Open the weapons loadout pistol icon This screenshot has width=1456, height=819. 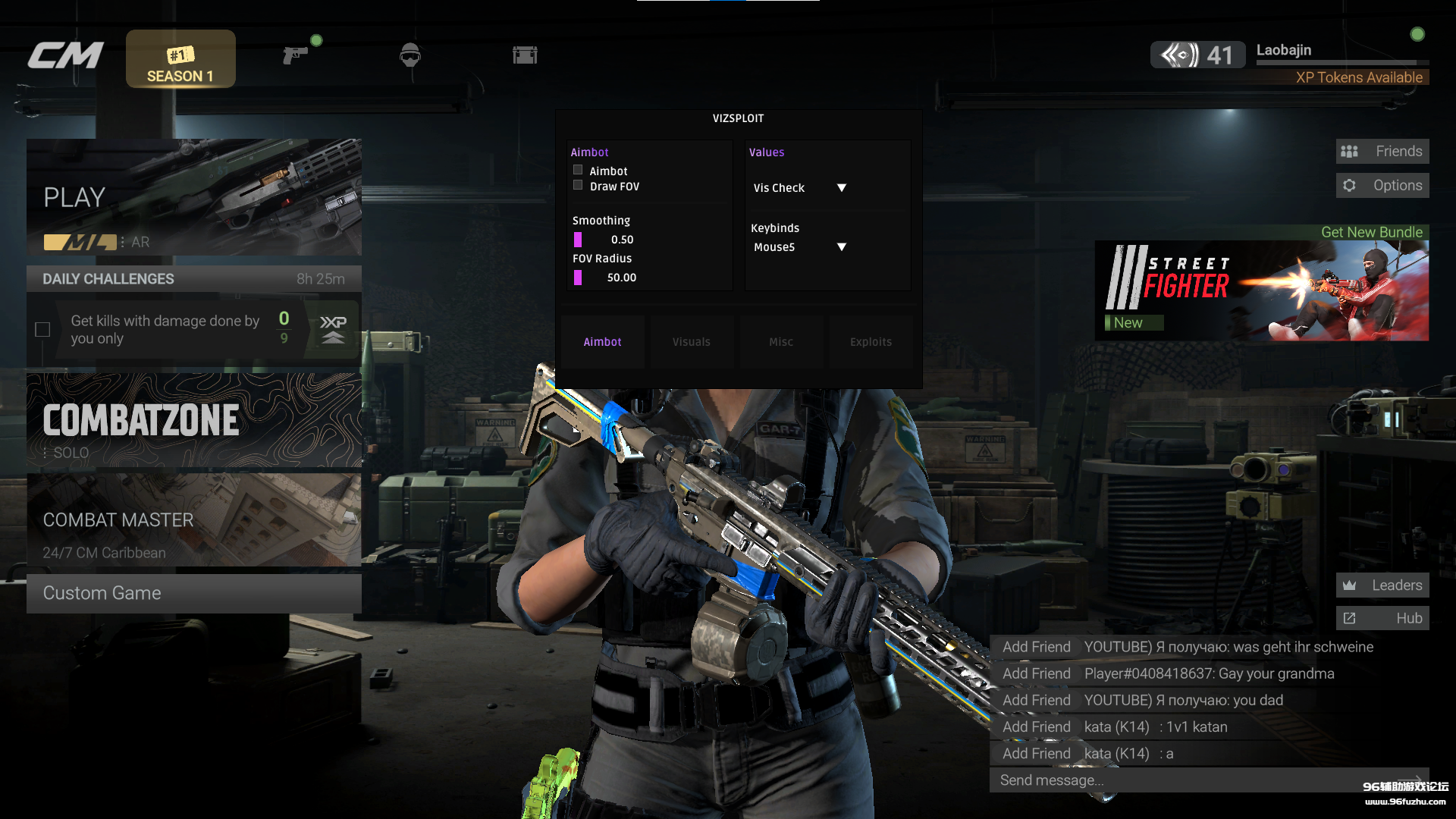coord(295,55)
